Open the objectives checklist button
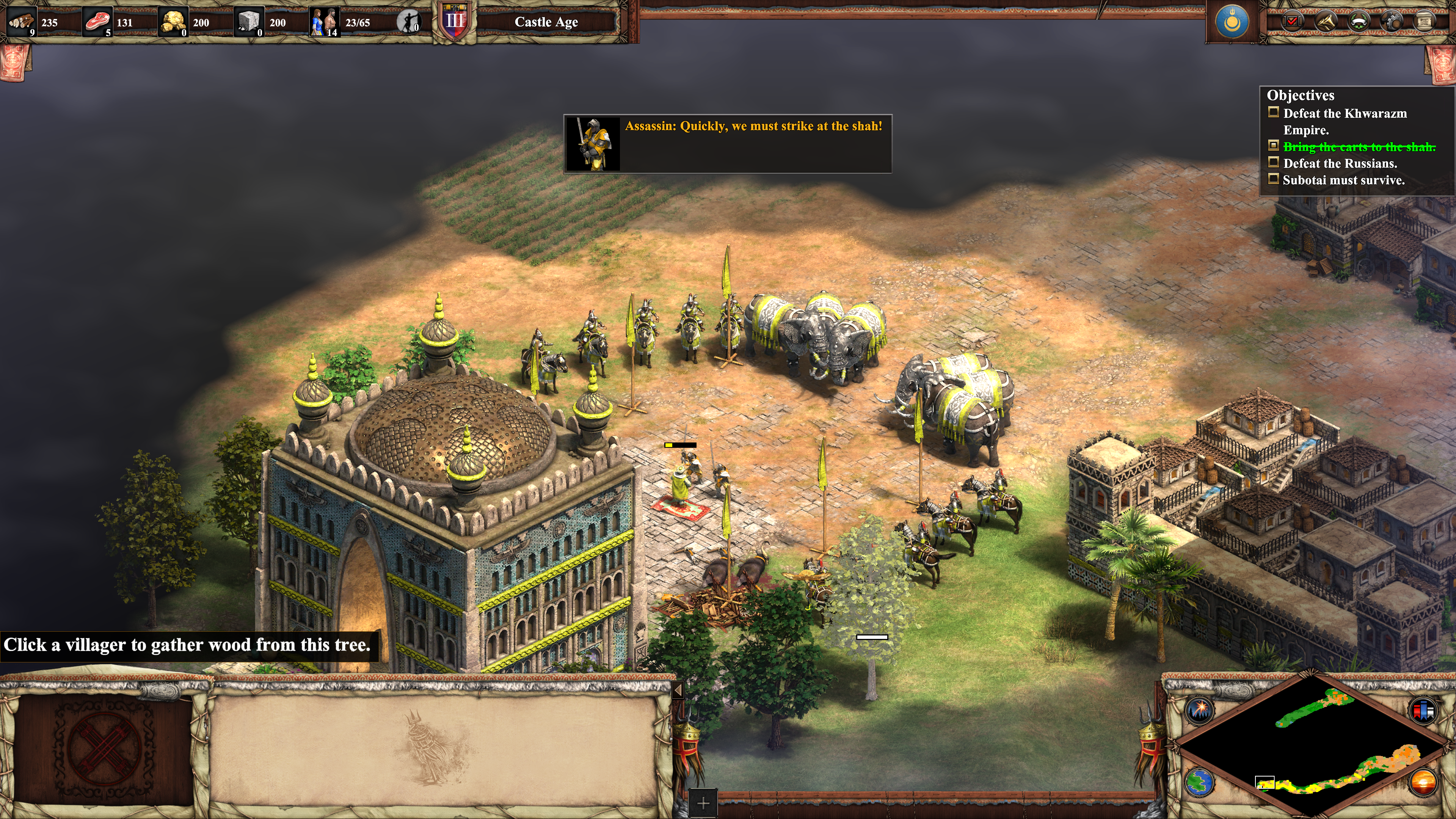The height and width of the screenshot is (819, 1456). point(1291,22)
